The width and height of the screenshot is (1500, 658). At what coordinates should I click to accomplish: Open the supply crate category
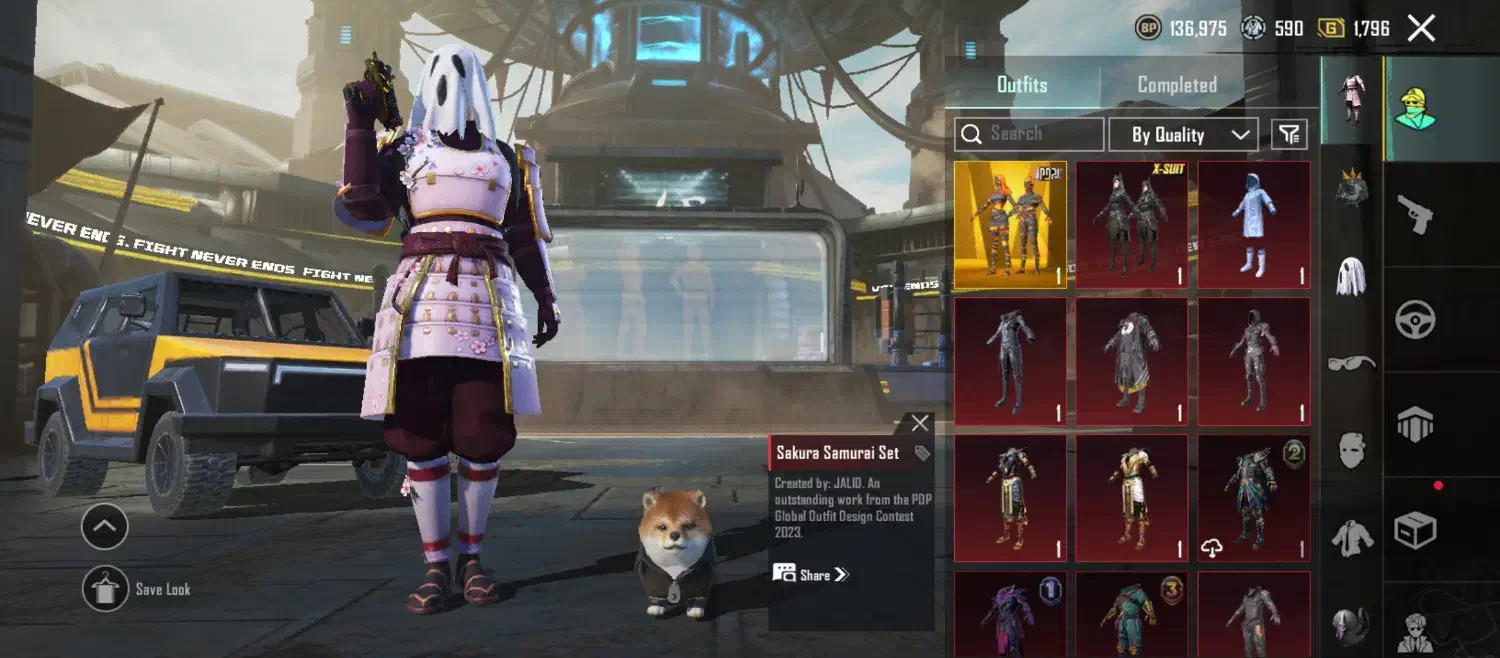click(1415, 531)
